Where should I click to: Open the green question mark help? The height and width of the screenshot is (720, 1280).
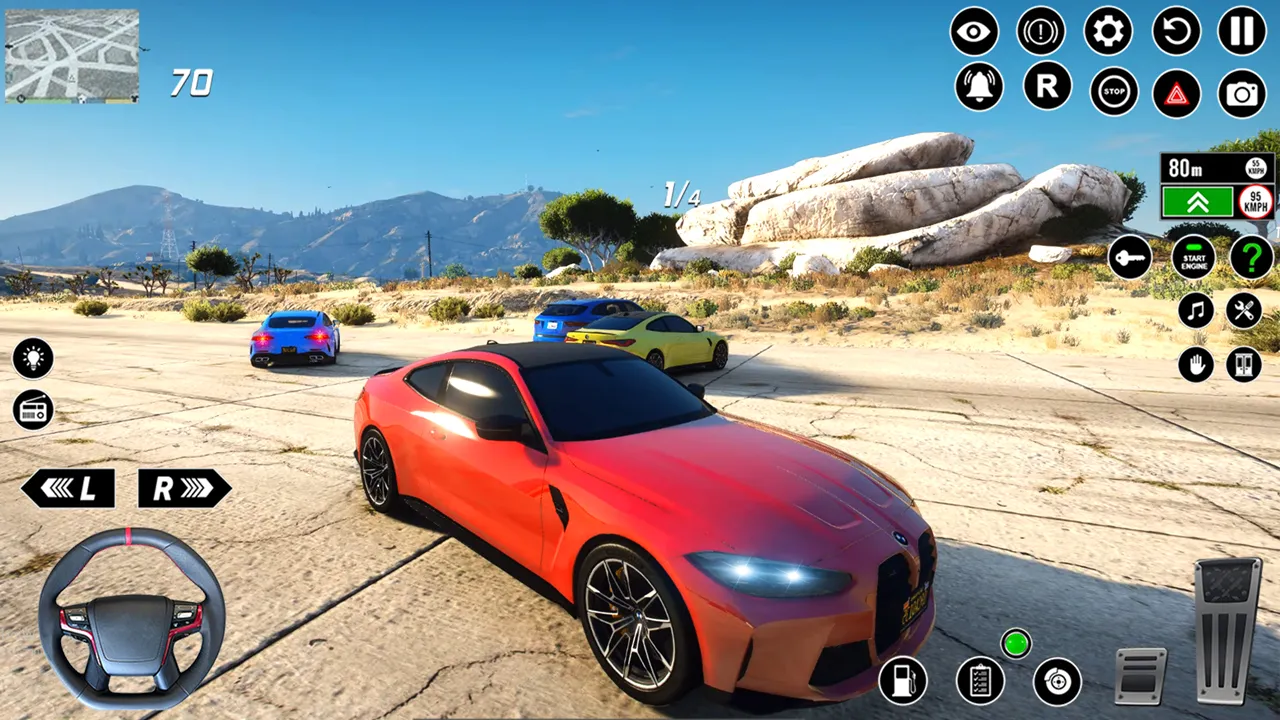(x=1247, y=260)
